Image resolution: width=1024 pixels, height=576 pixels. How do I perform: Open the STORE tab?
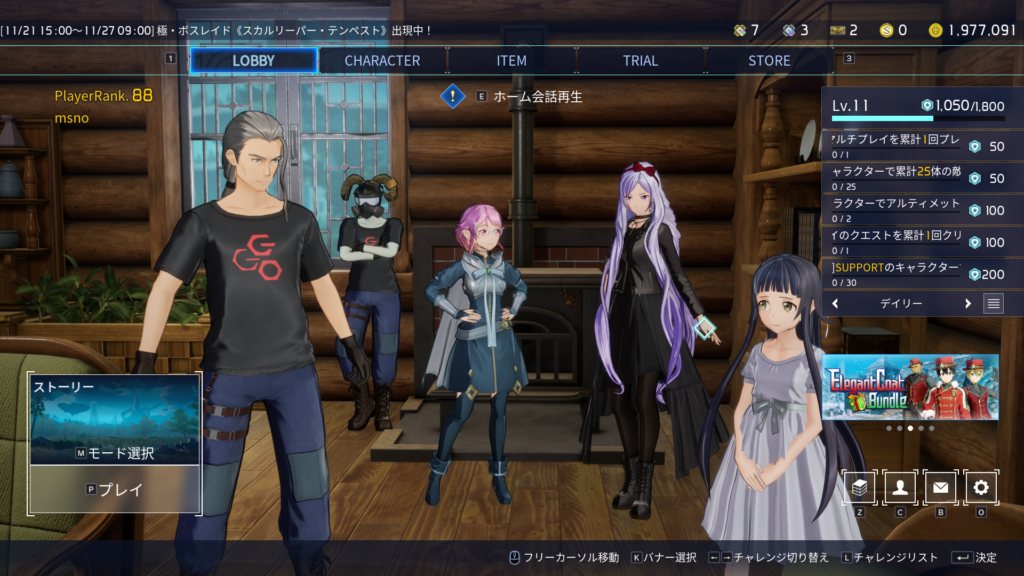click(769, 60)
